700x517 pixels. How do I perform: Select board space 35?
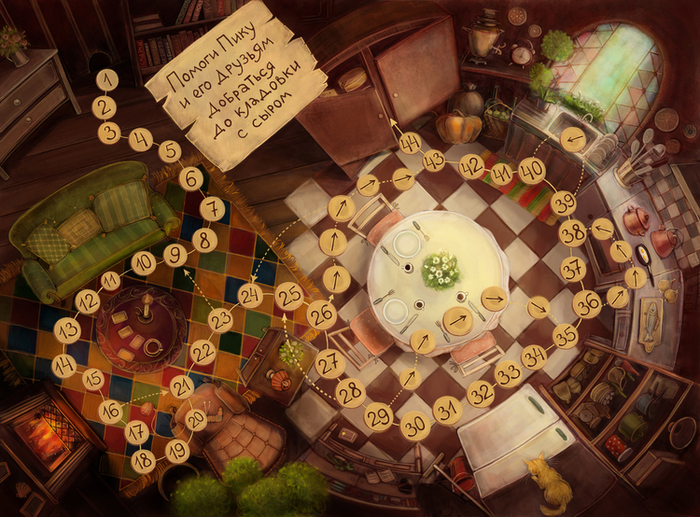click(x=566, y=336)
